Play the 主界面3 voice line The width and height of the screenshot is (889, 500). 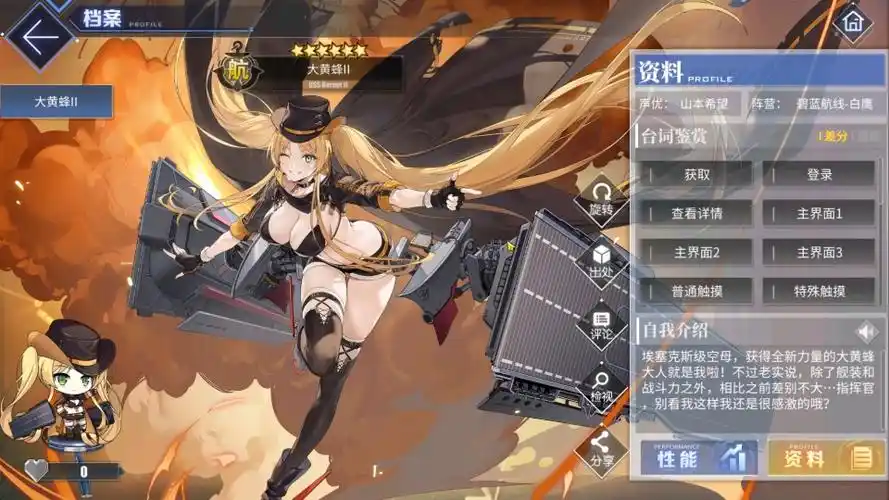pos(819,252)
